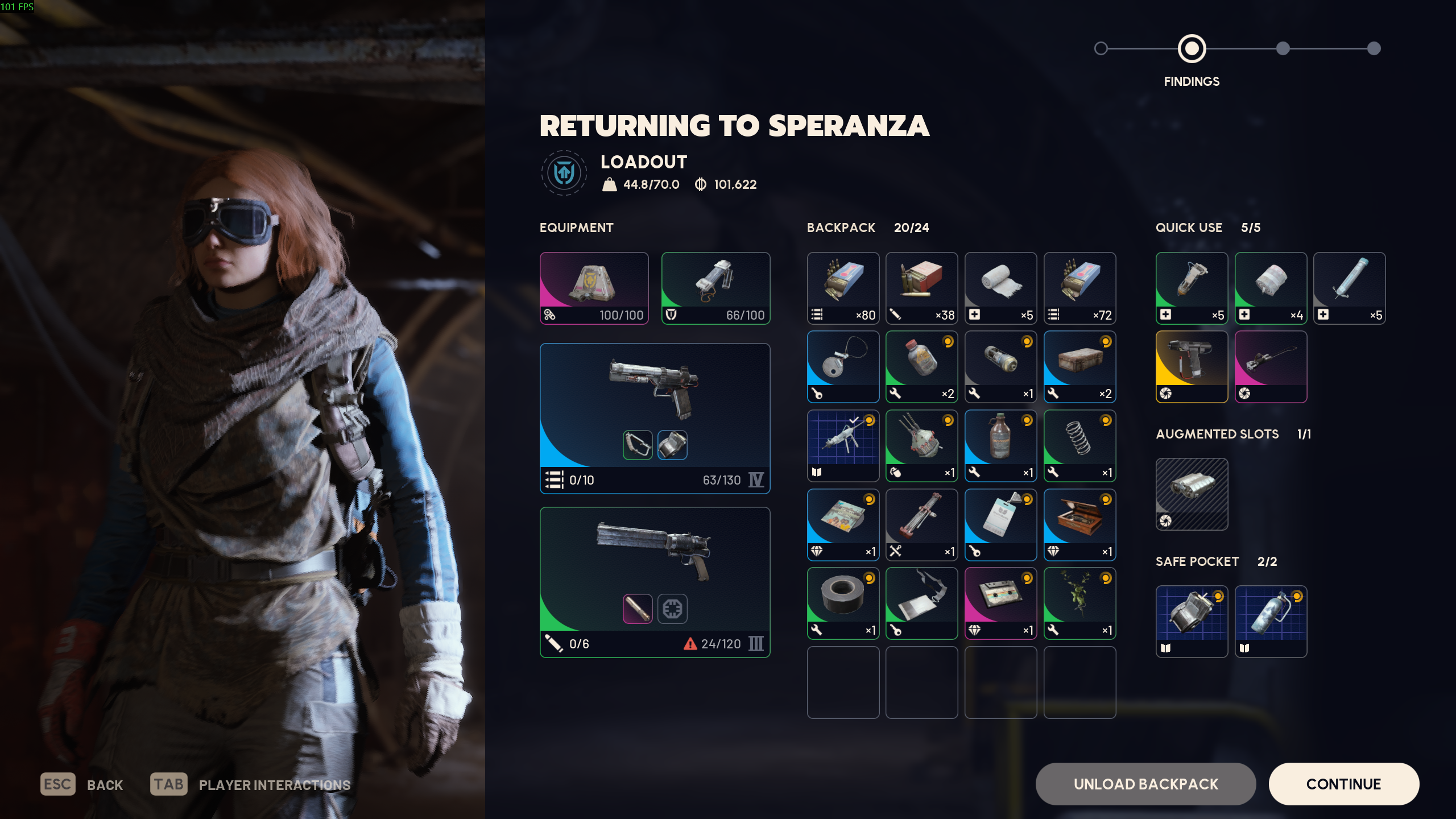The image size is (1456, 819).
Task: Pick the red ammo box stack of 38
Action: [x=921, y=288]
